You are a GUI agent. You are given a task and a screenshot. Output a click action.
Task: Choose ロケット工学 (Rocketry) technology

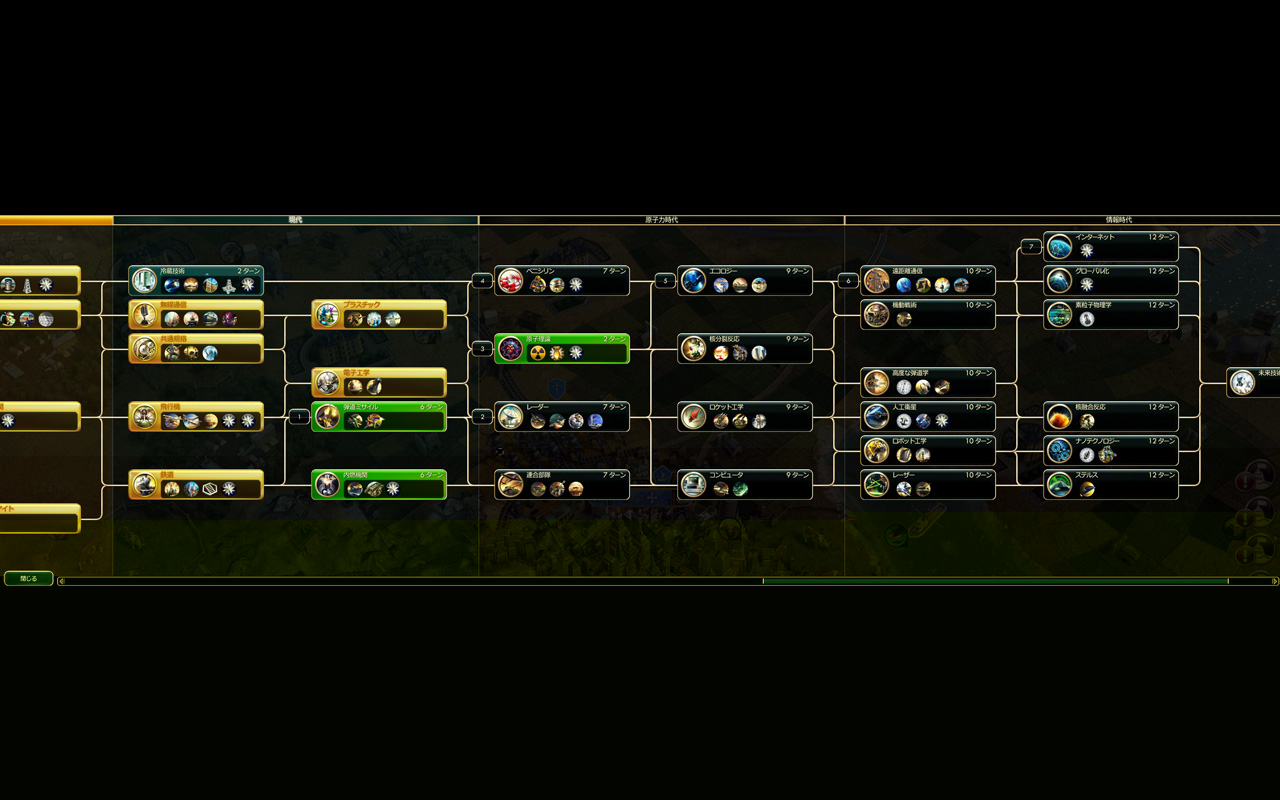(745, 416)
